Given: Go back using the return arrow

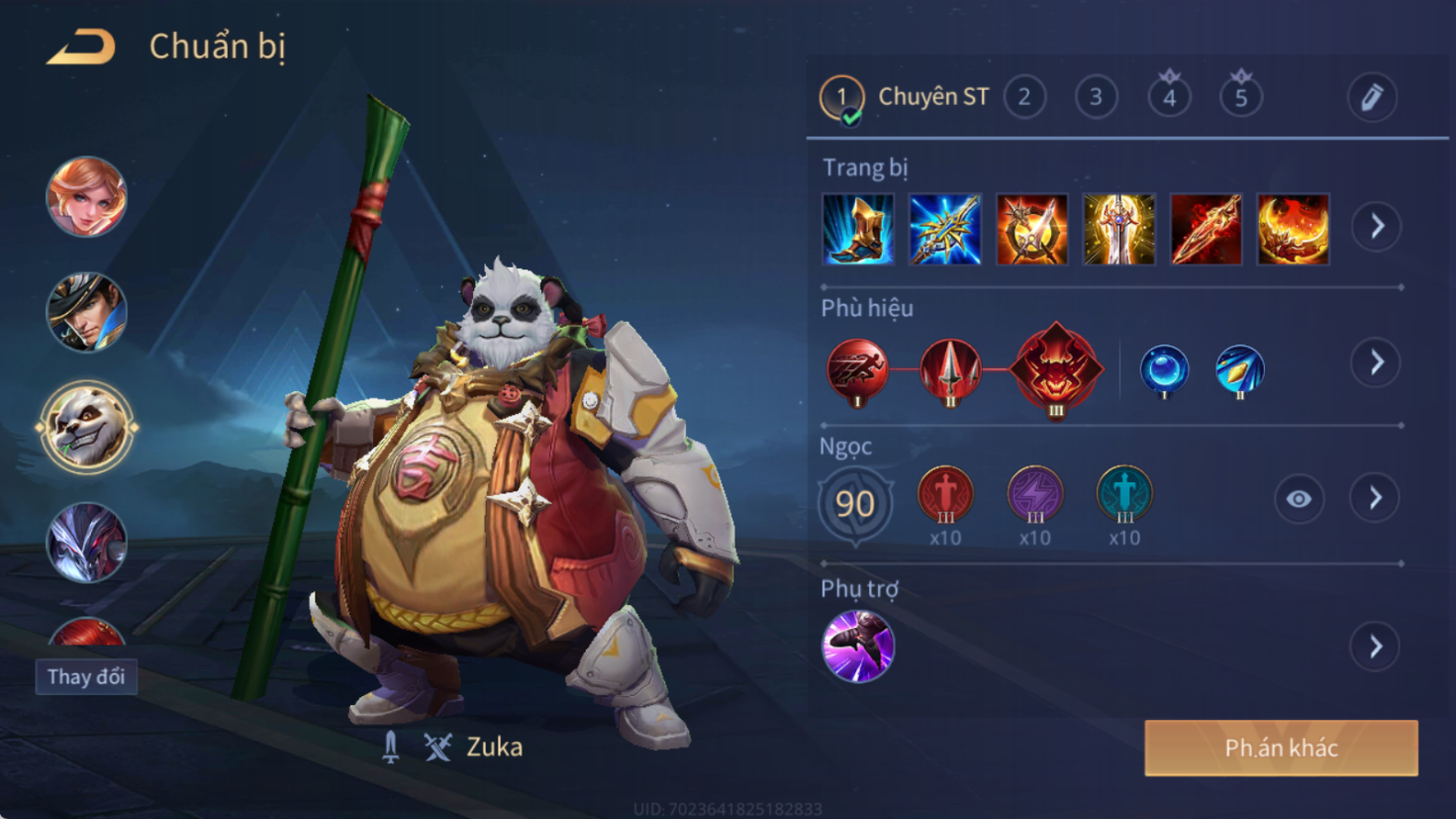Looking at the screenshot, I should click(x=81, y=47).
